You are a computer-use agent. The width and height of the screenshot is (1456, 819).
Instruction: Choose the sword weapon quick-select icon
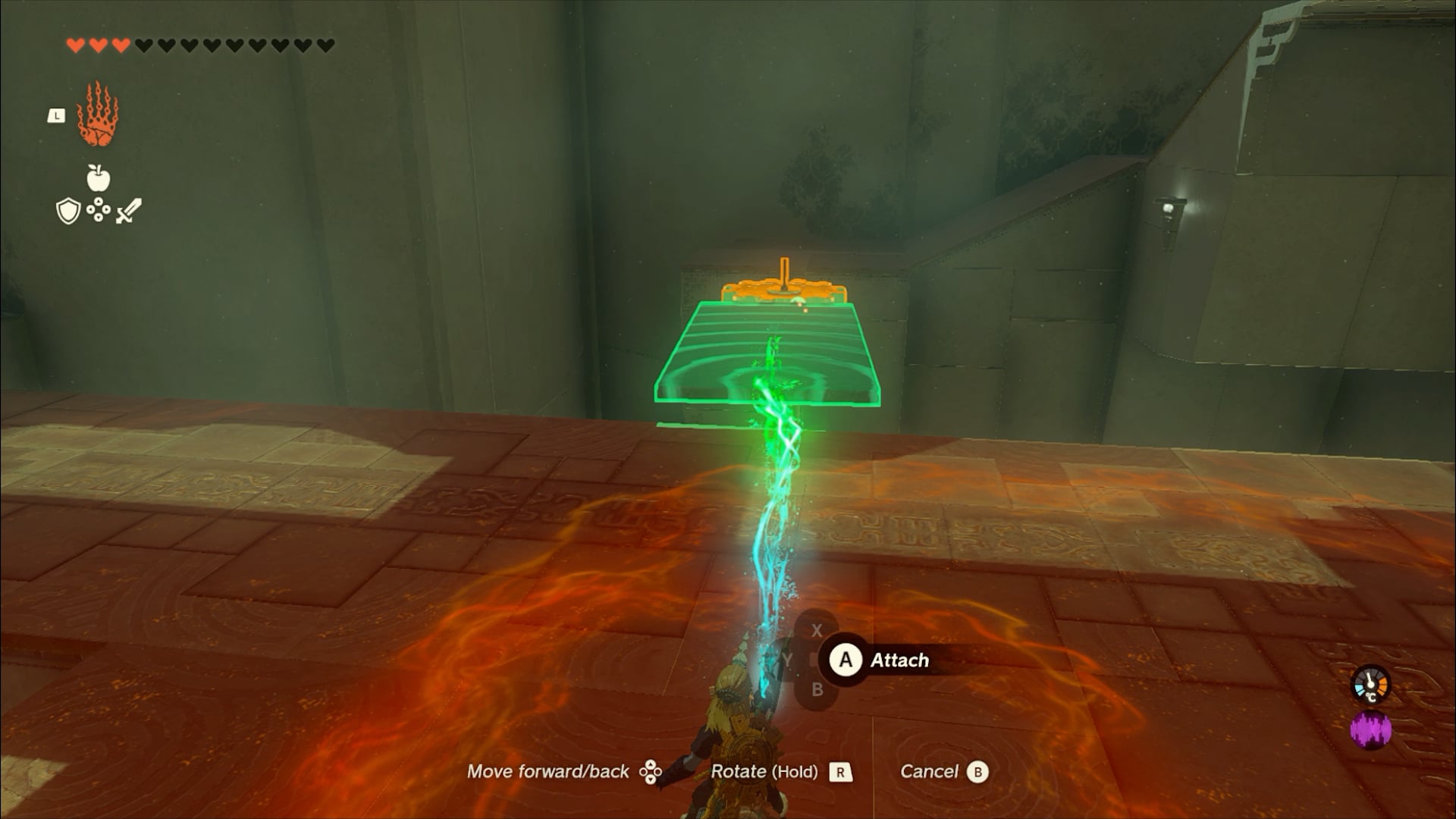(128, 211)
